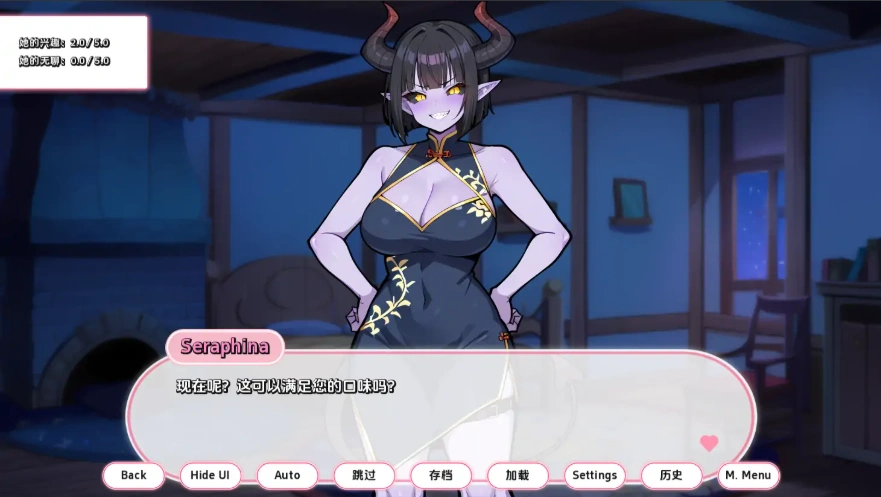881x497 pixels.
Task: Enable Auto dialogue advance
Action: pyautogui.click(x=287, y=475)
